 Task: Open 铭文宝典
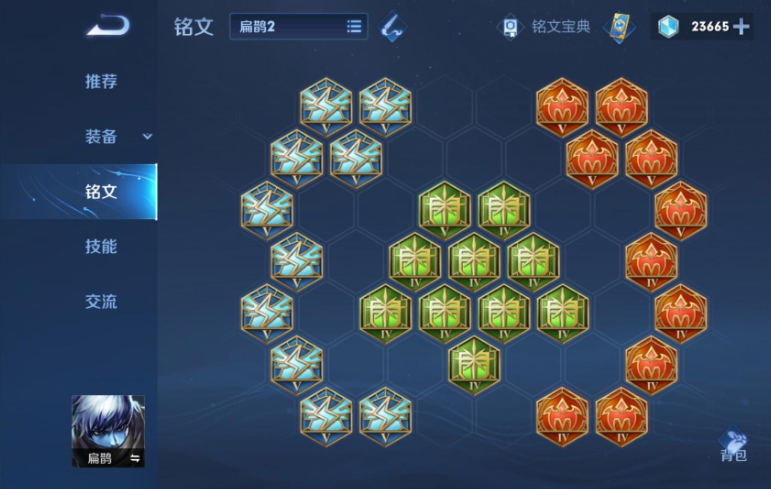click(x=546, y=27)
